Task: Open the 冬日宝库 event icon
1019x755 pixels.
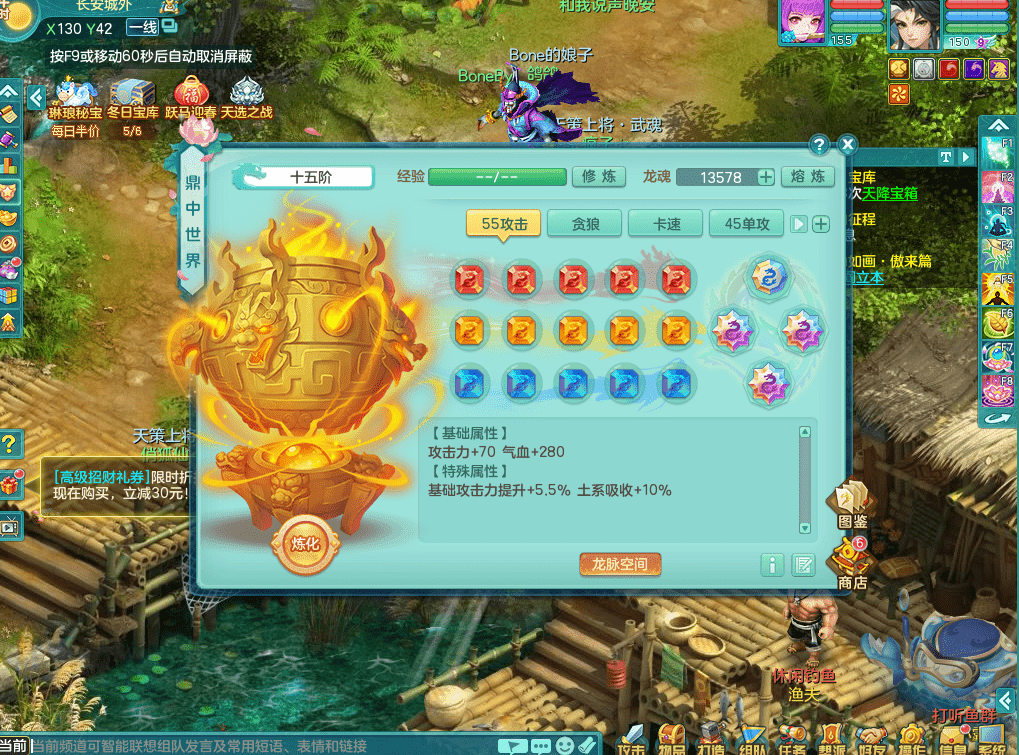Action: click(x=132, y=98)
